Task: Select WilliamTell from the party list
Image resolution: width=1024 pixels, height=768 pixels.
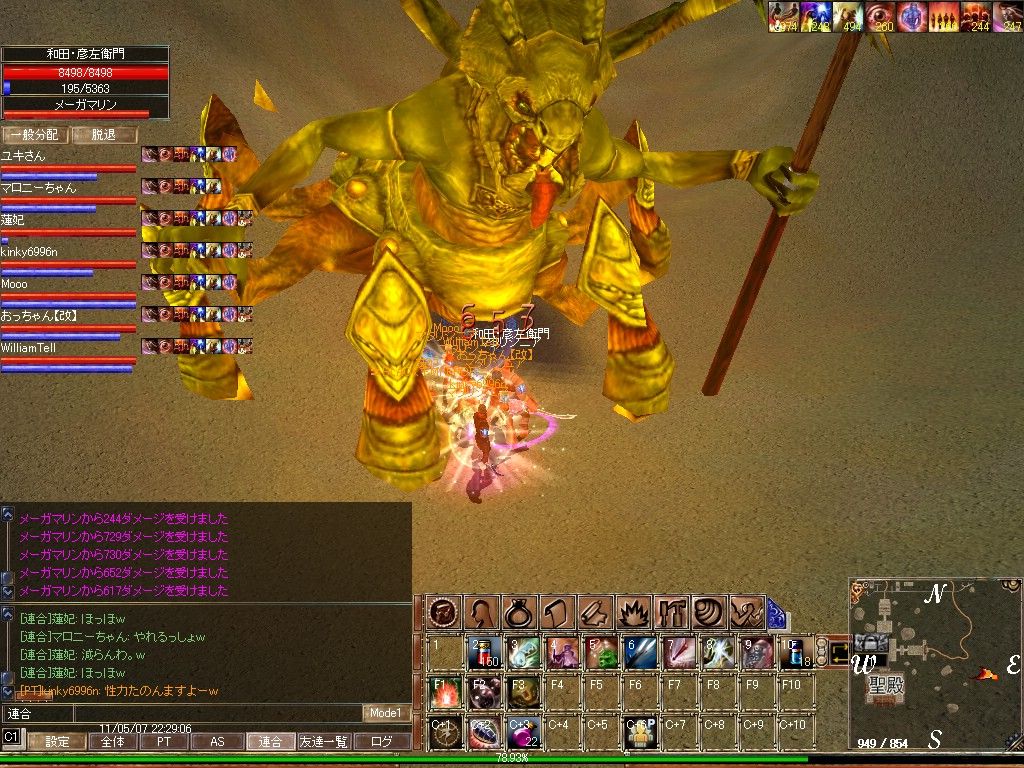Action: (28, 348)
